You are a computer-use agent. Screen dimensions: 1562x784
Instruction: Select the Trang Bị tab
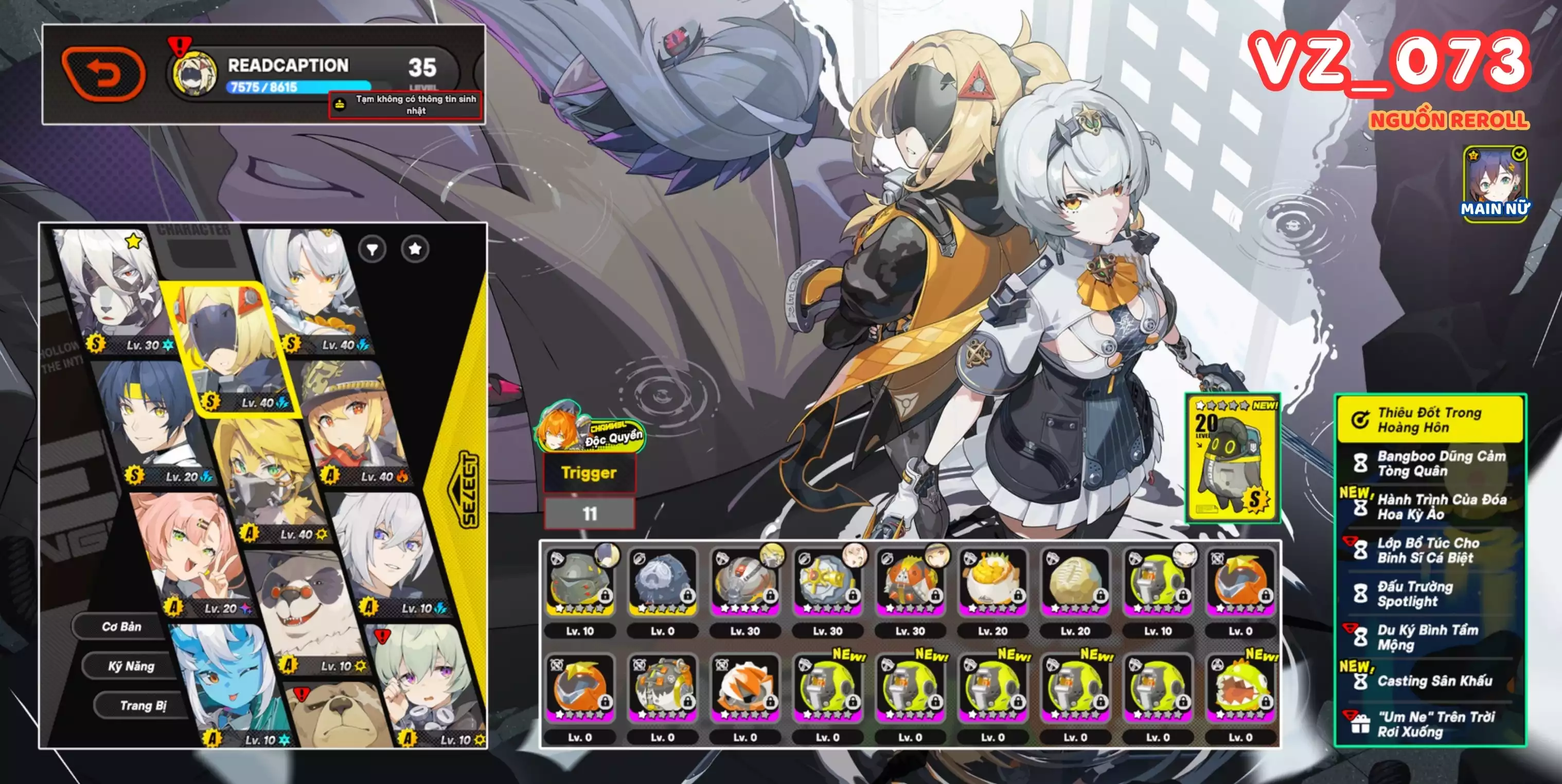pos(143,705)
